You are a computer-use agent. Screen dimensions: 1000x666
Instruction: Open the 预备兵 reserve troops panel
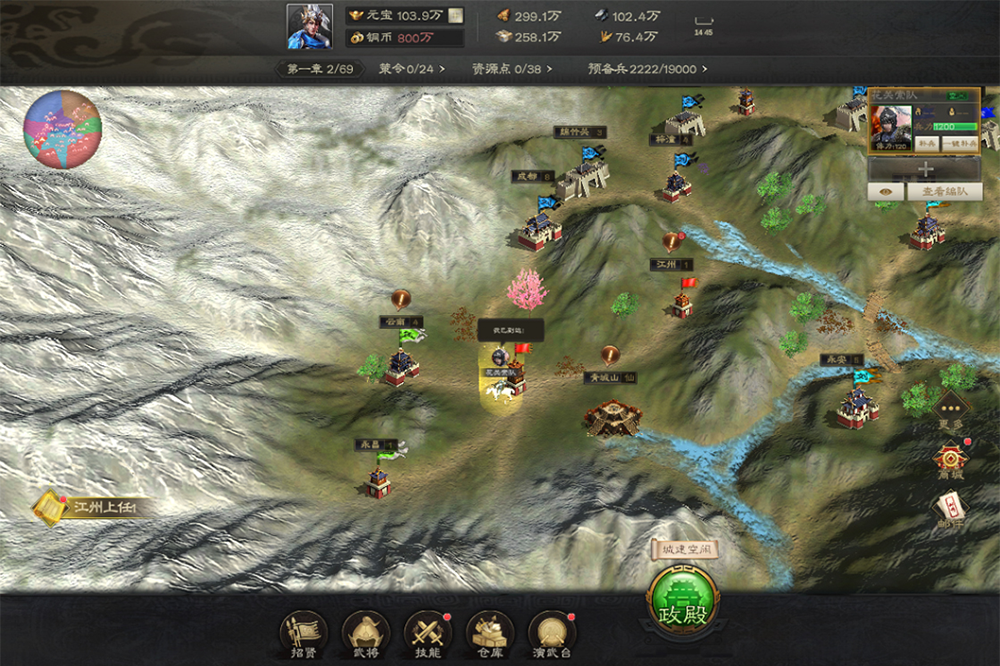tap(647, 69)
